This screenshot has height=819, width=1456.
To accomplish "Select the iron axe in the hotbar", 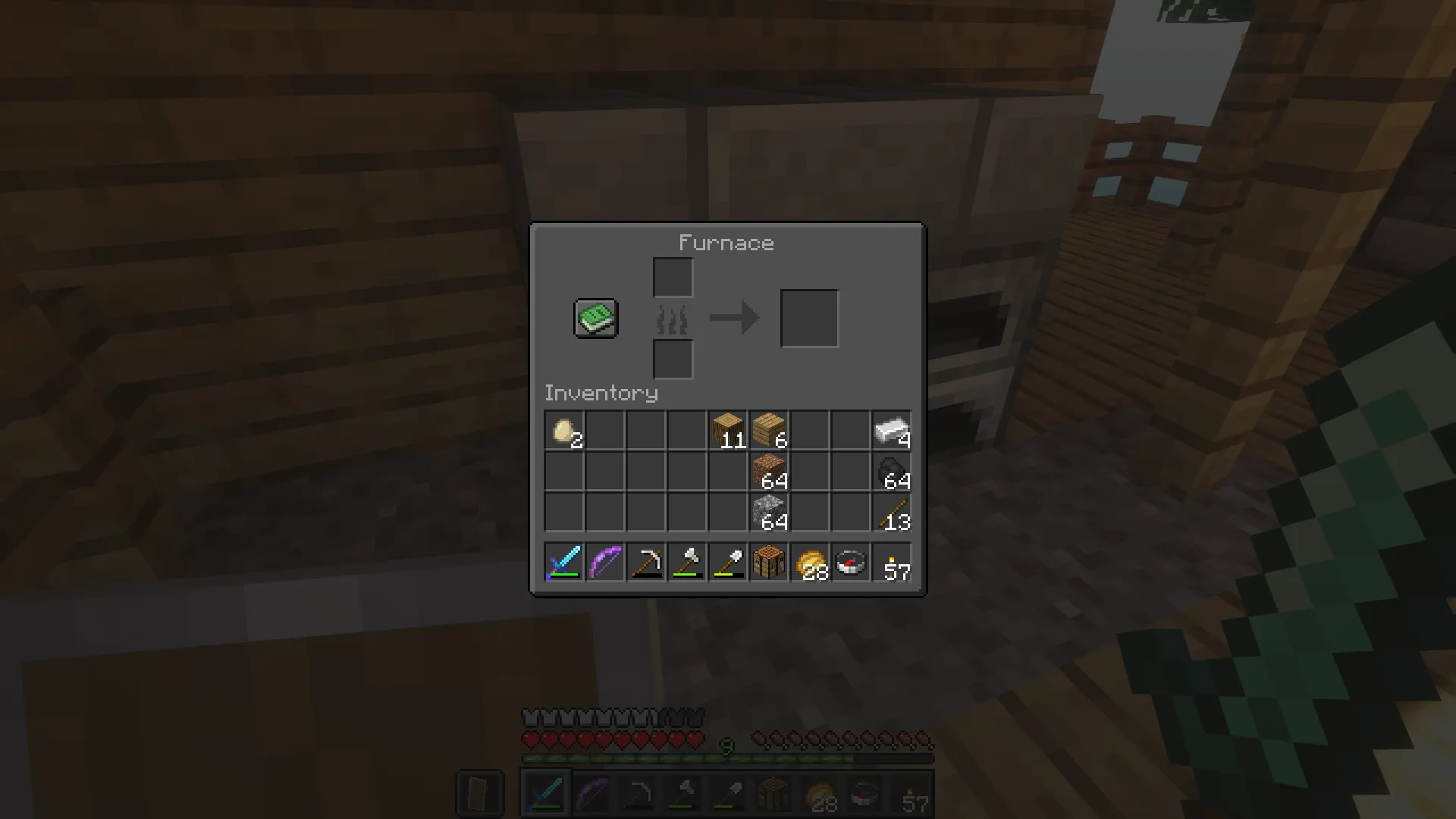I will [x=686, y=562].
